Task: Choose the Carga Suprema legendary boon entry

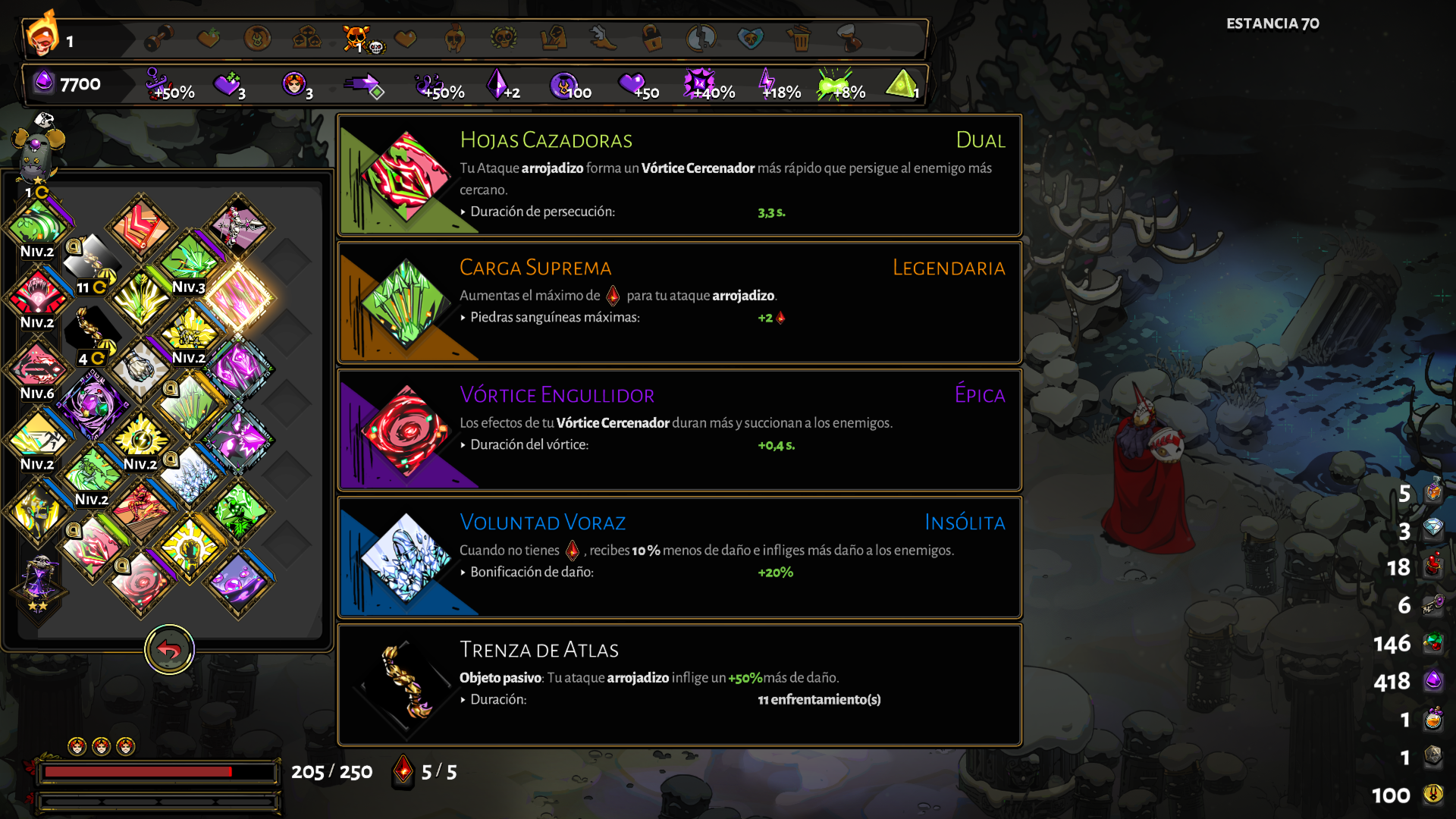Action: pos(679,303)
